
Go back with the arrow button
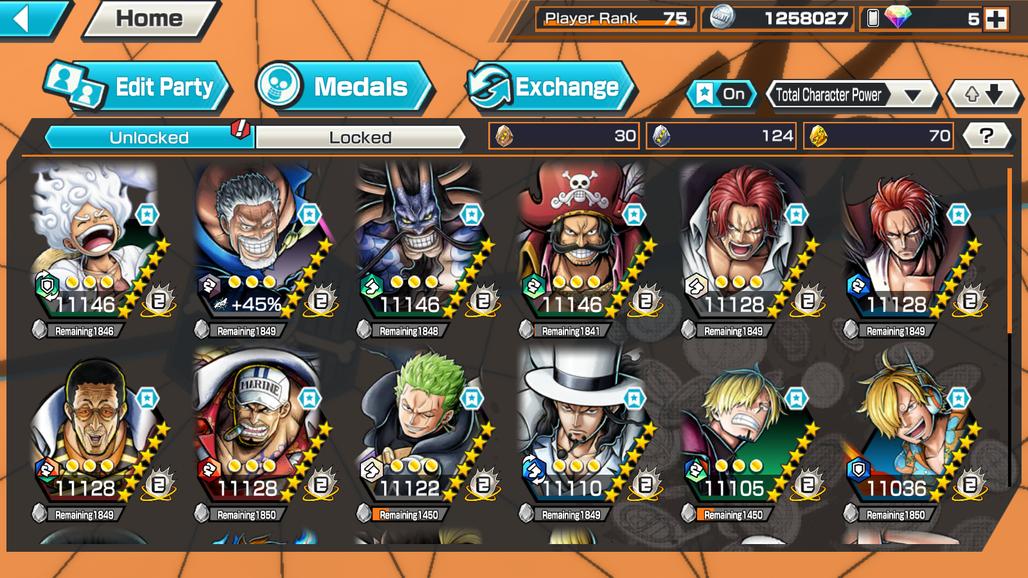coord(32,18)
